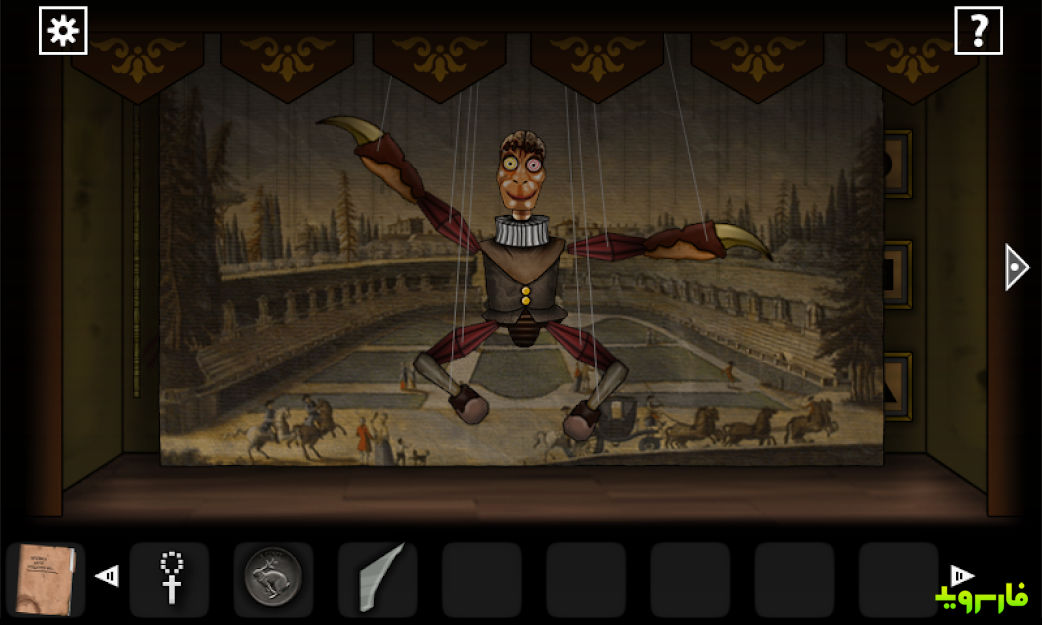Go to the room on the right

tap(1016, 267)
